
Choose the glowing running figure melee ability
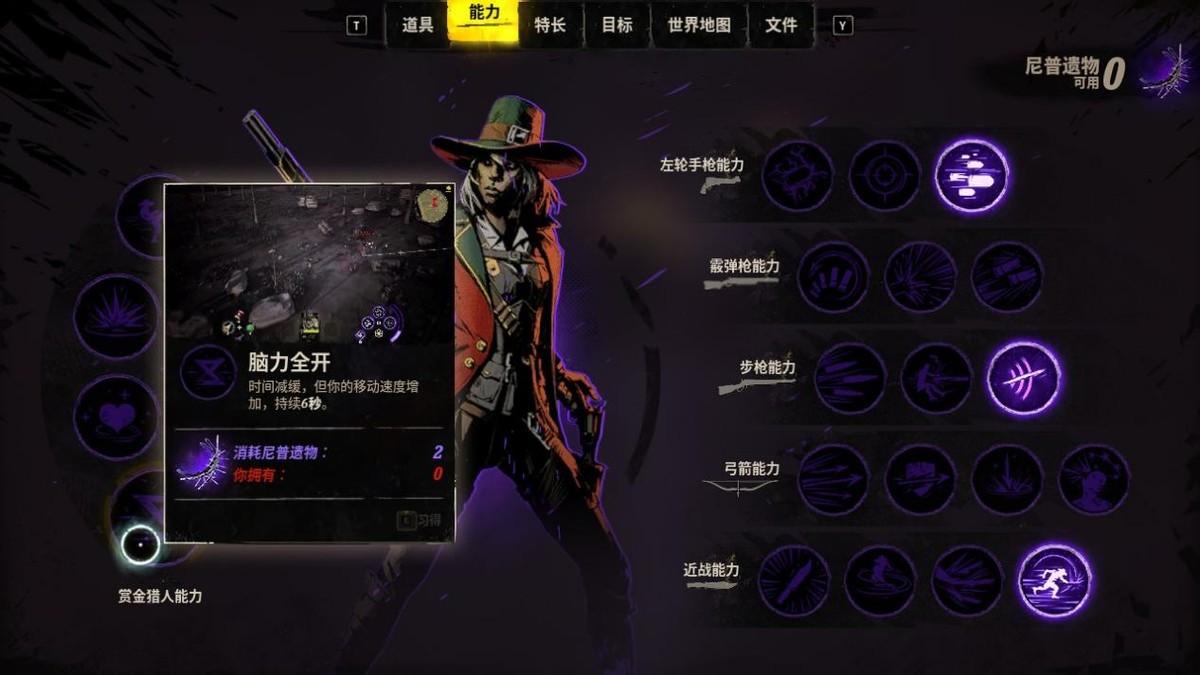click(x=1055, y=581)
